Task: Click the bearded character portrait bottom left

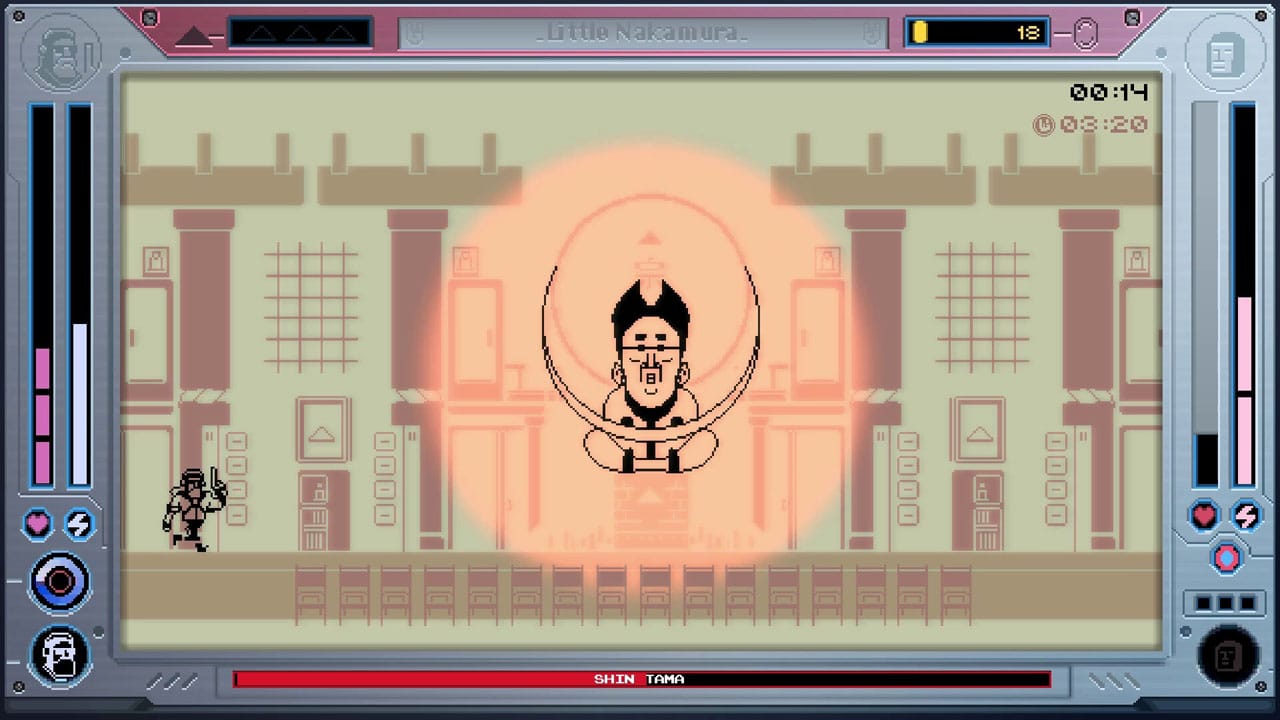Action: pos(59,655)
